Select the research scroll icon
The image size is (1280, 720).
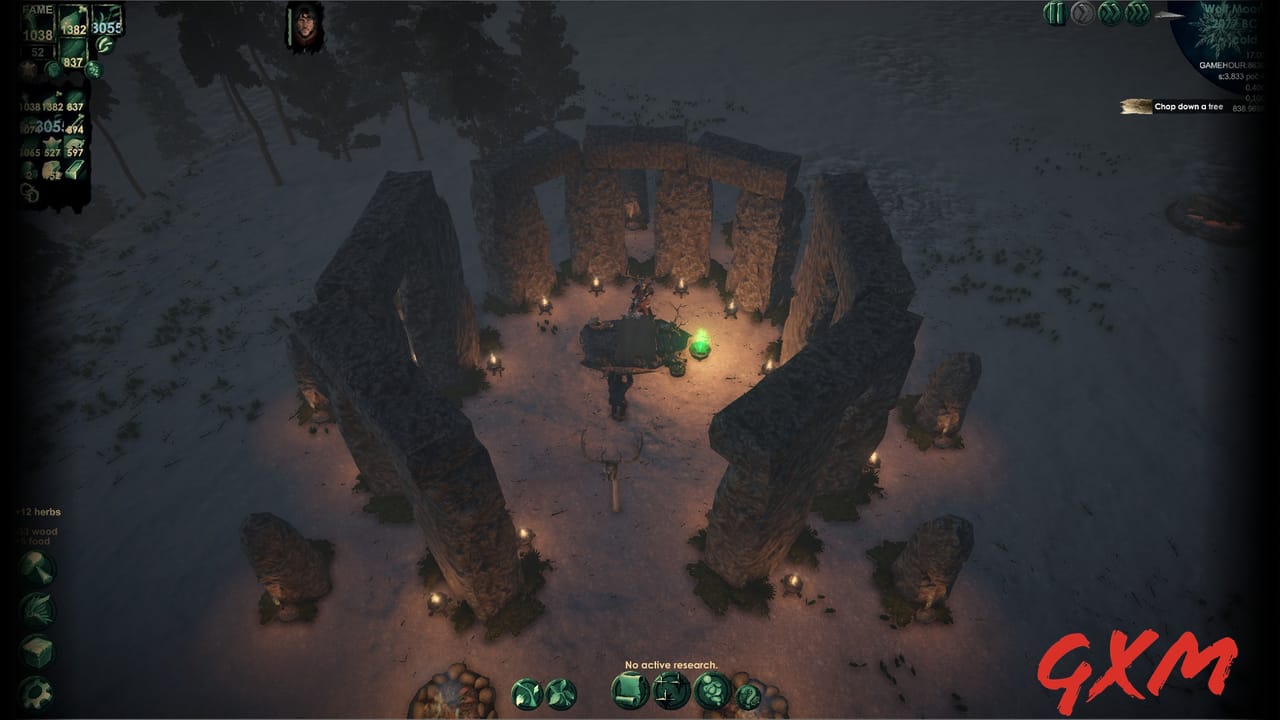pos(628,692)
